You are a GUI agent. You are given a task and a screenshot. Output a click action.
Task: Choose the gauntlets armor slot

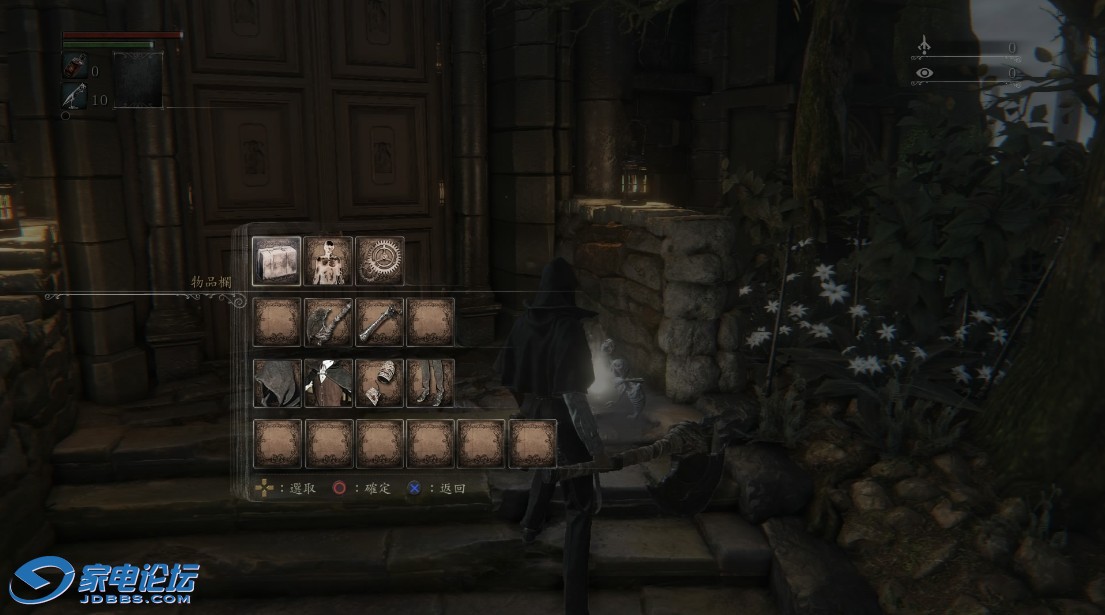[380, 383]
